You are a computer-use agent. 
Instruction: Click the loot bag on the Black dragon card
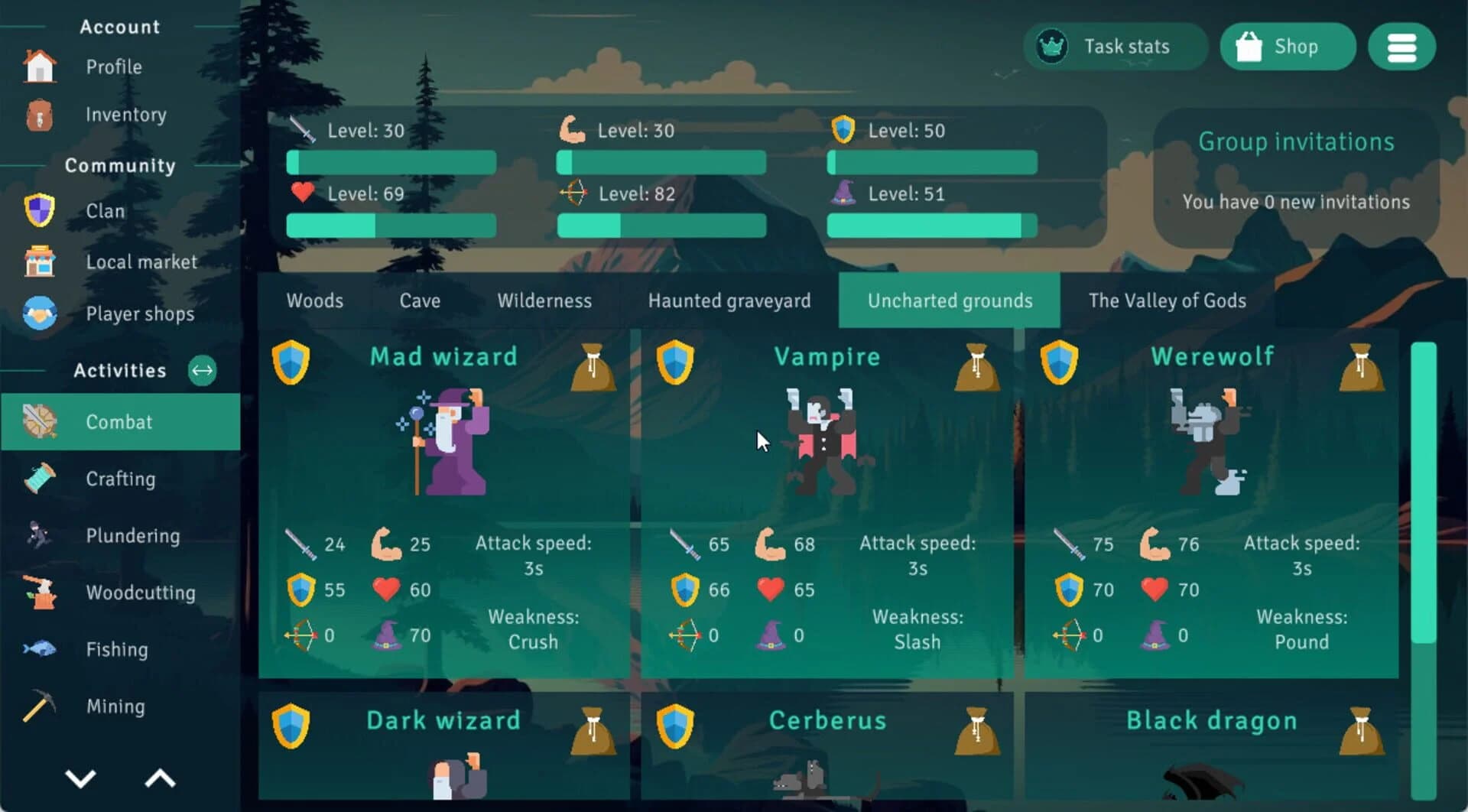[x=1362, y=730]
